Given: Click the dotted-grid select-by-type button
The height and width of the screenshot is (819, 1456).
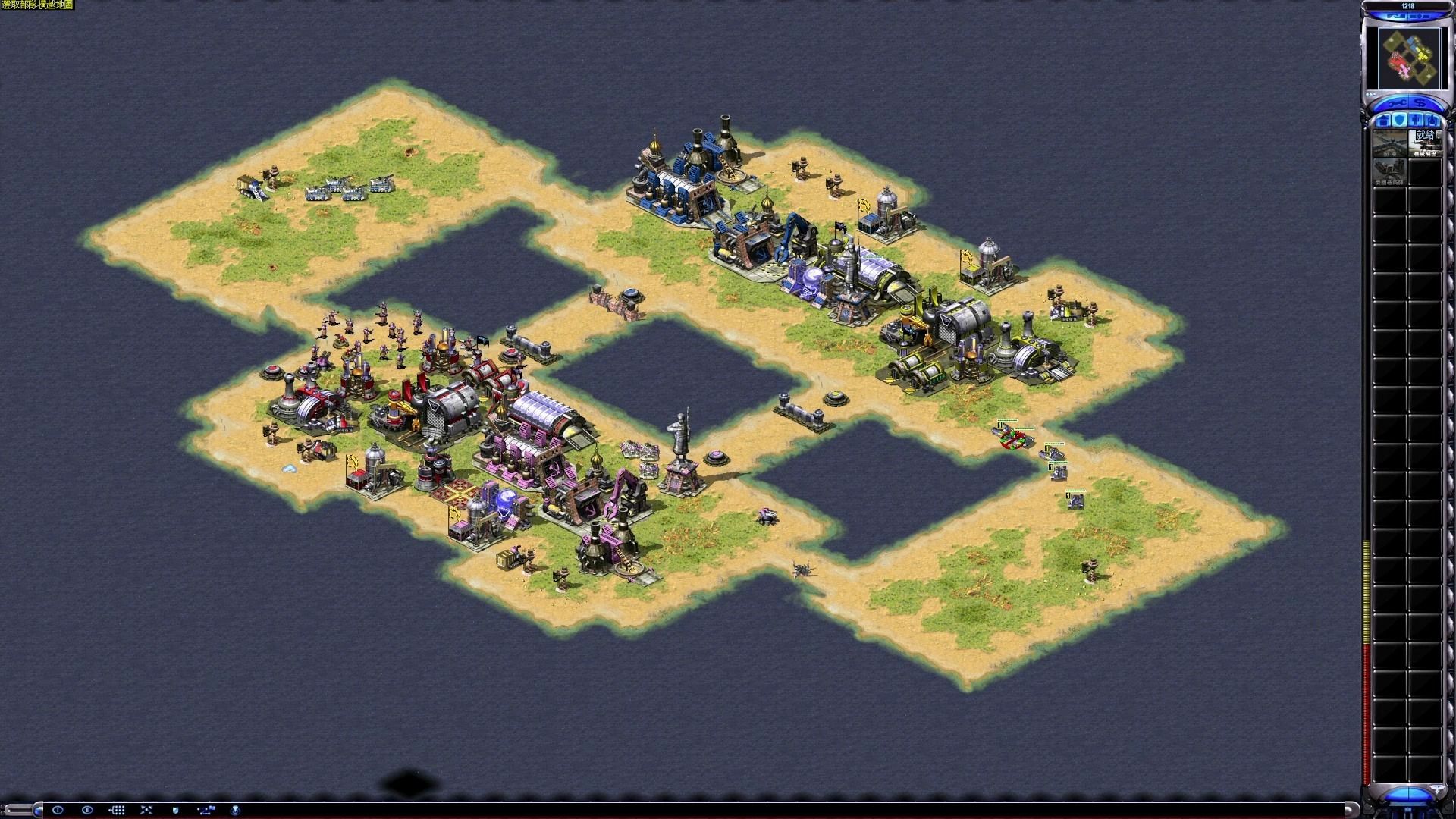Looking at the screenshot, I should (x=117, y=810).
